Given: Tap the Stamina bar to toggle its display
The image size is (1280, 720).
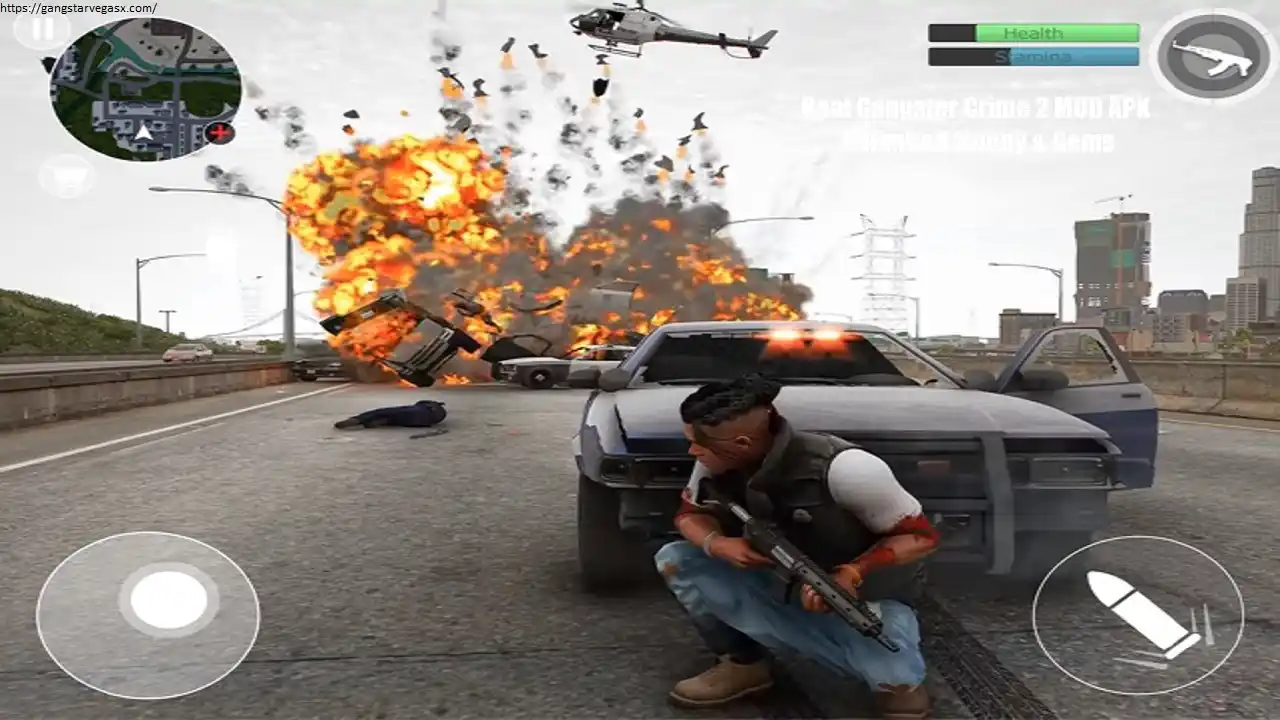Looking at the screenshot, I should [1035, 57].
